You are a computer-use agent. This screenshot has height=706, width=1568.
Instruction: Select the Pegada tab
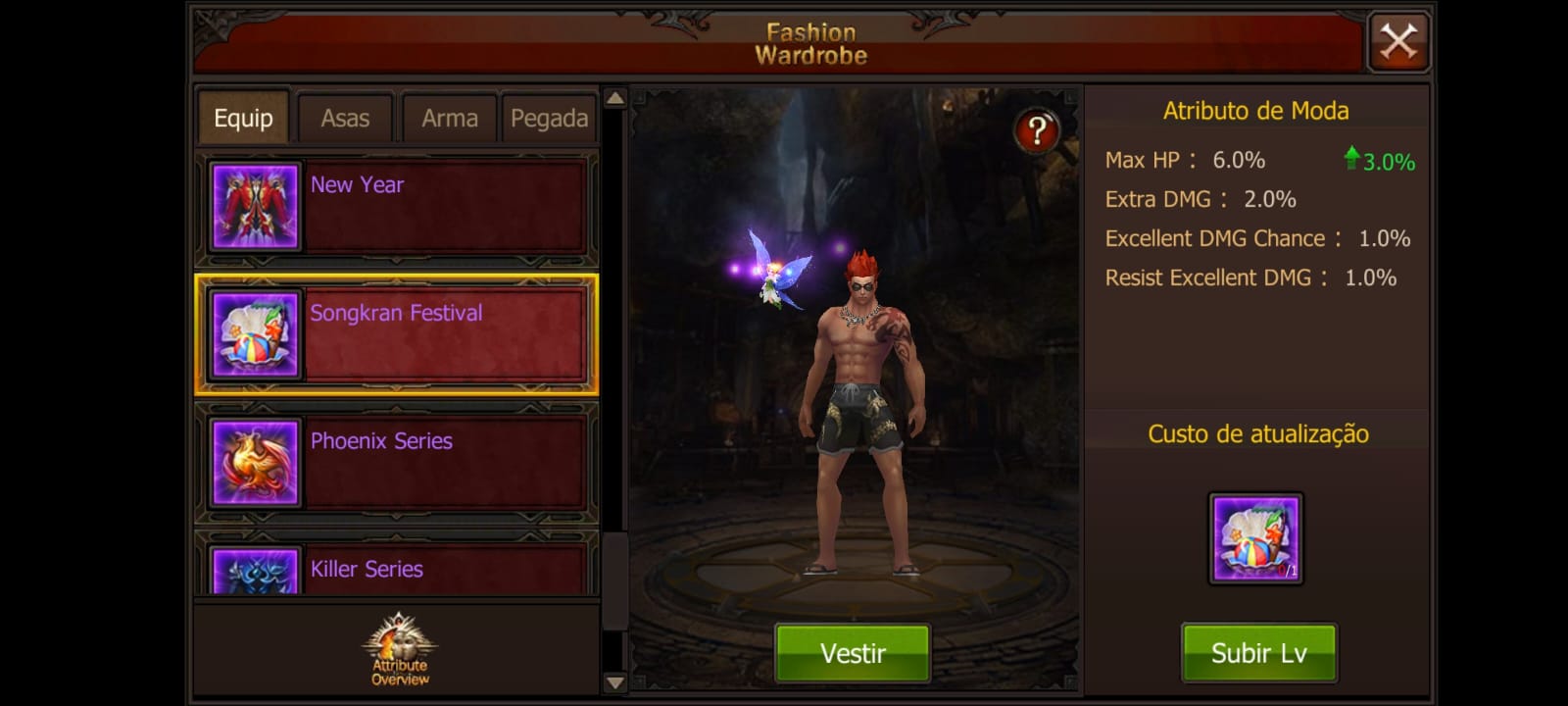tap(549, 119)
